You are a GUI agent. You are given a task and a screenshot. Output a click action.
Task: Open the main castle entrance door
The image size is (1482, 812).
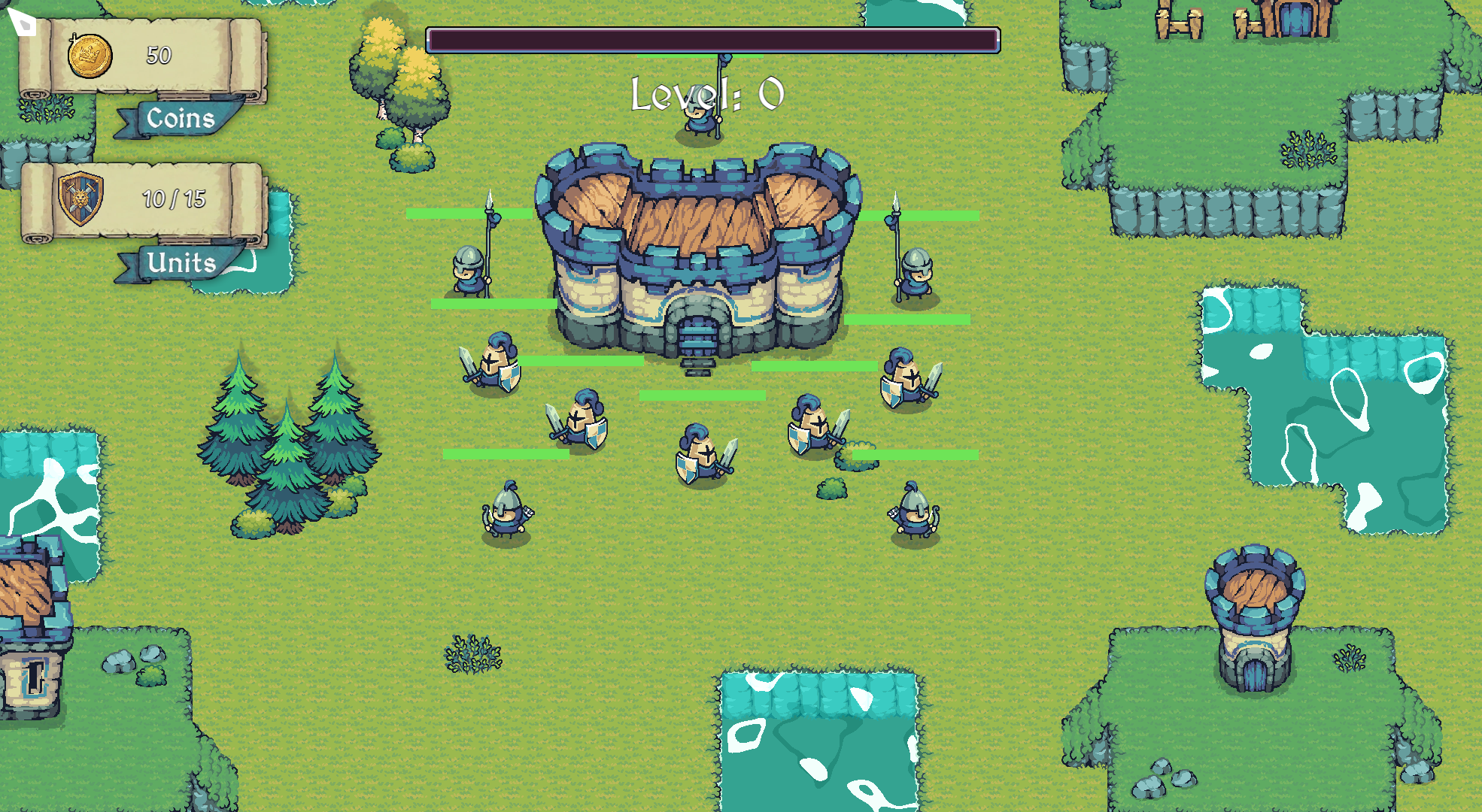pyautogui.click(x=698, y=335)
